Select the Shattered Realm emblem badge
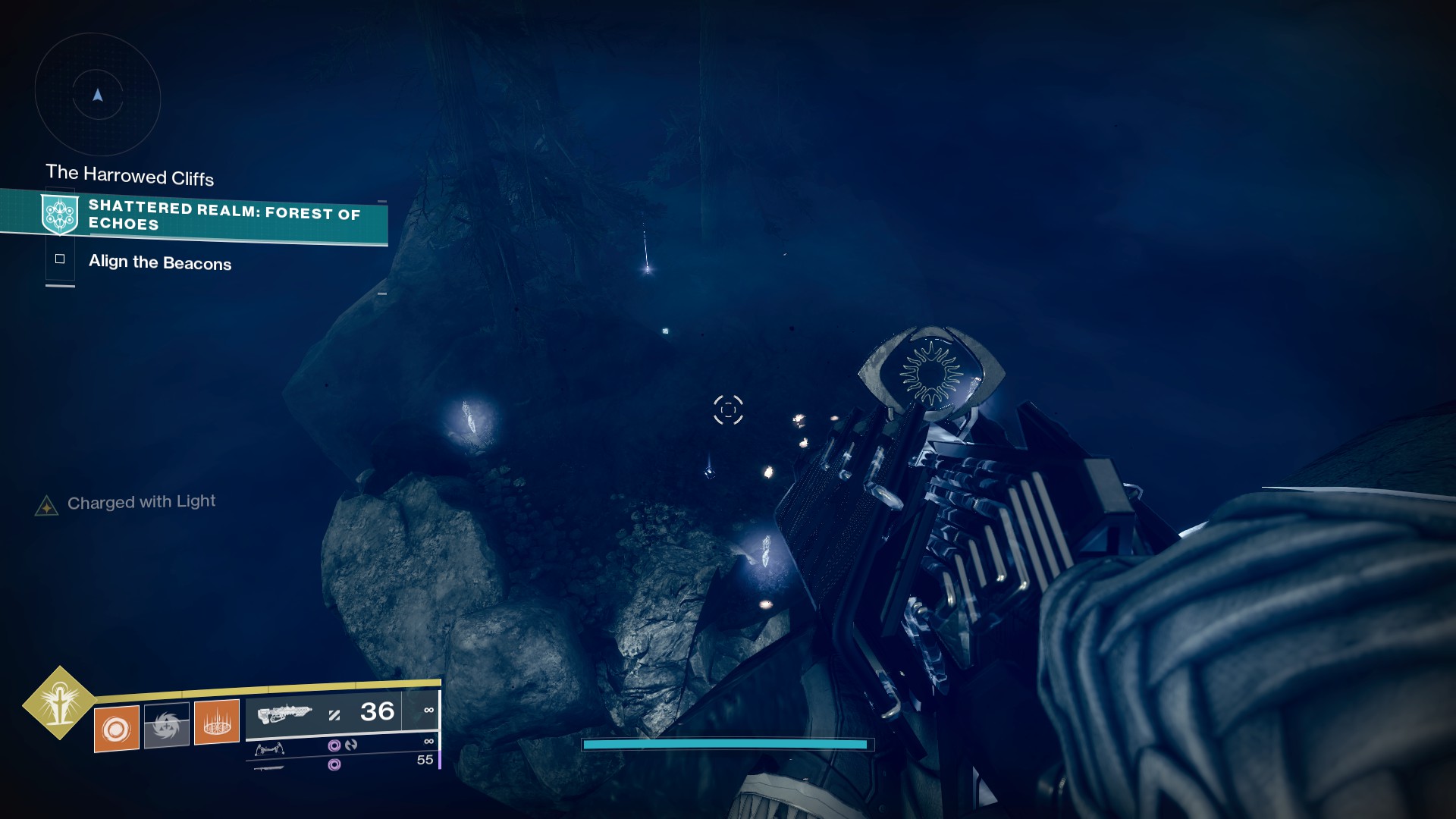1456x819 pixels. click(x=60, y=214)
